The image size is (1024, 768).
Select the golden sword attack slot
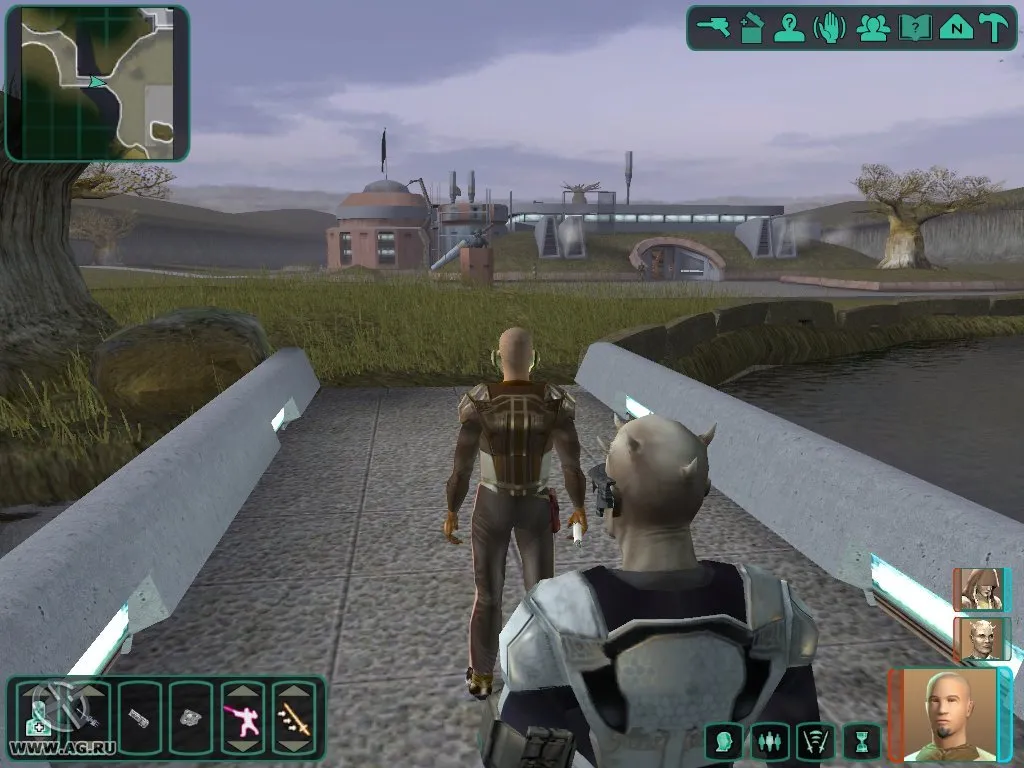(x=294, y=718)
